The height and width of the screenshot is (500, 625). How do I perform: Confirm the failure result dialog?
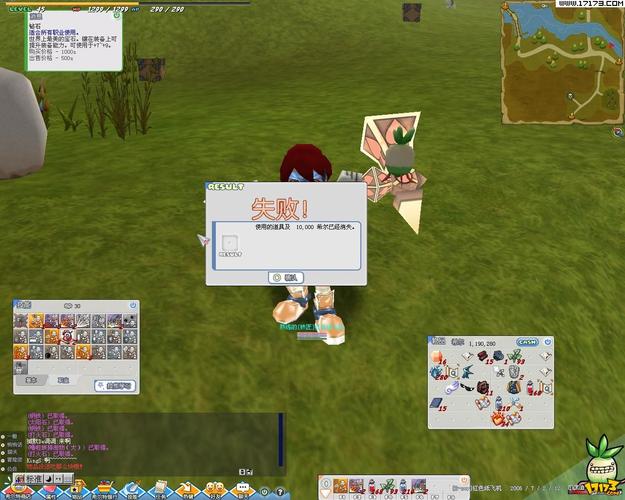pos(286,277)
